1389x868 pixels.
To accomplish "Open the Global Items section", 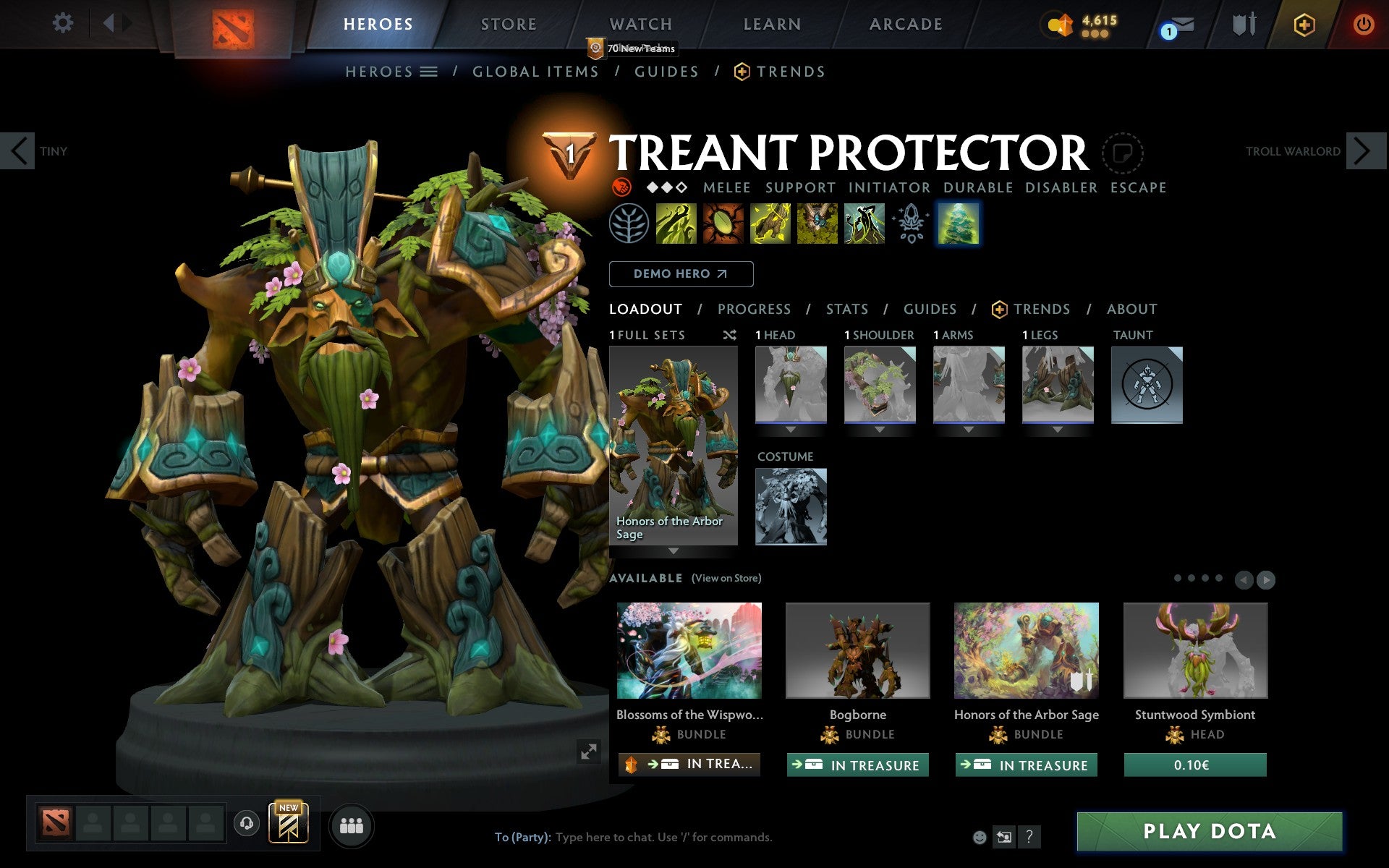I will pos(535,72).
